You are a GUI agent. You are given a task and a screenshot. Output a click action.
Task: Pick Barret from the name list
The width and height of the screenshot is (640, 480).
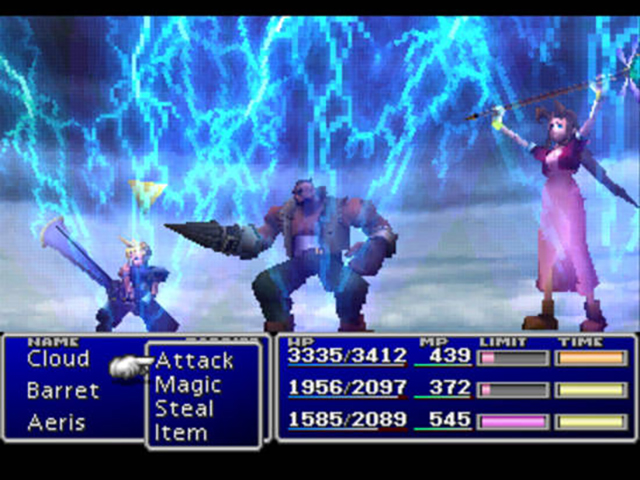[63, 390]
